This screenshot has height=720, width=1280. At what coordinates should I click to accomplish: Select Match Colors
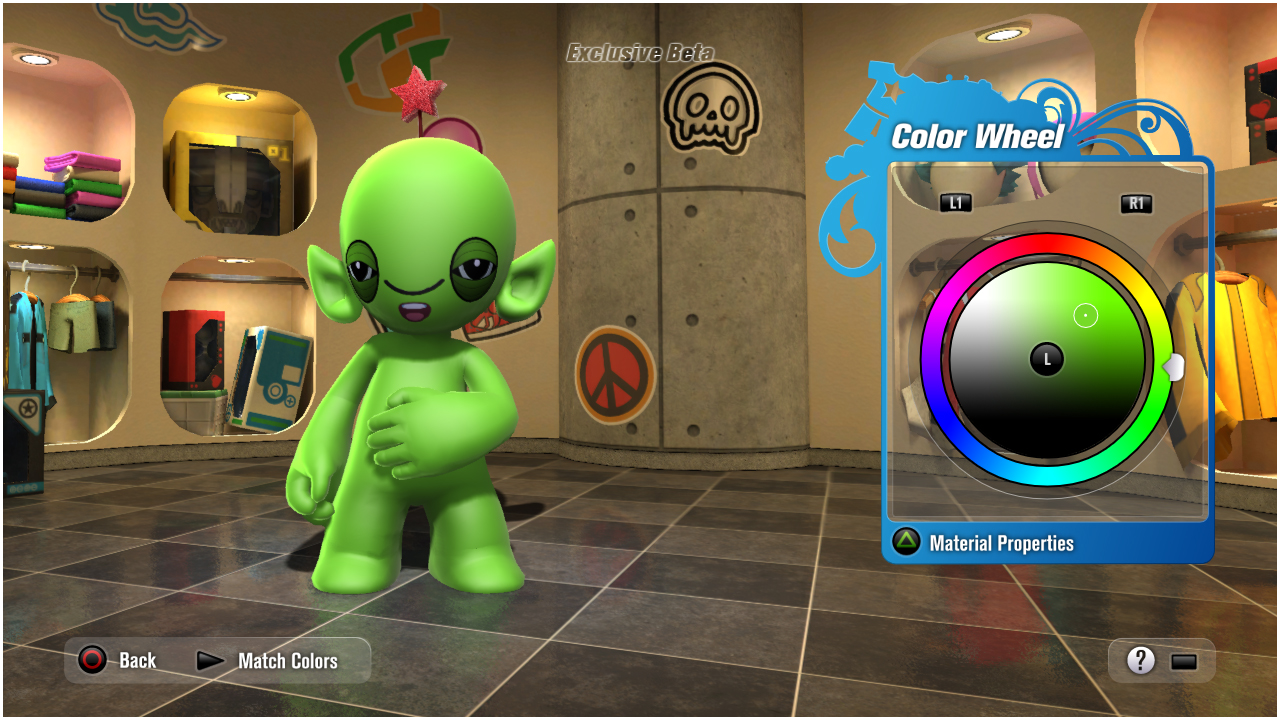point(286,659)
